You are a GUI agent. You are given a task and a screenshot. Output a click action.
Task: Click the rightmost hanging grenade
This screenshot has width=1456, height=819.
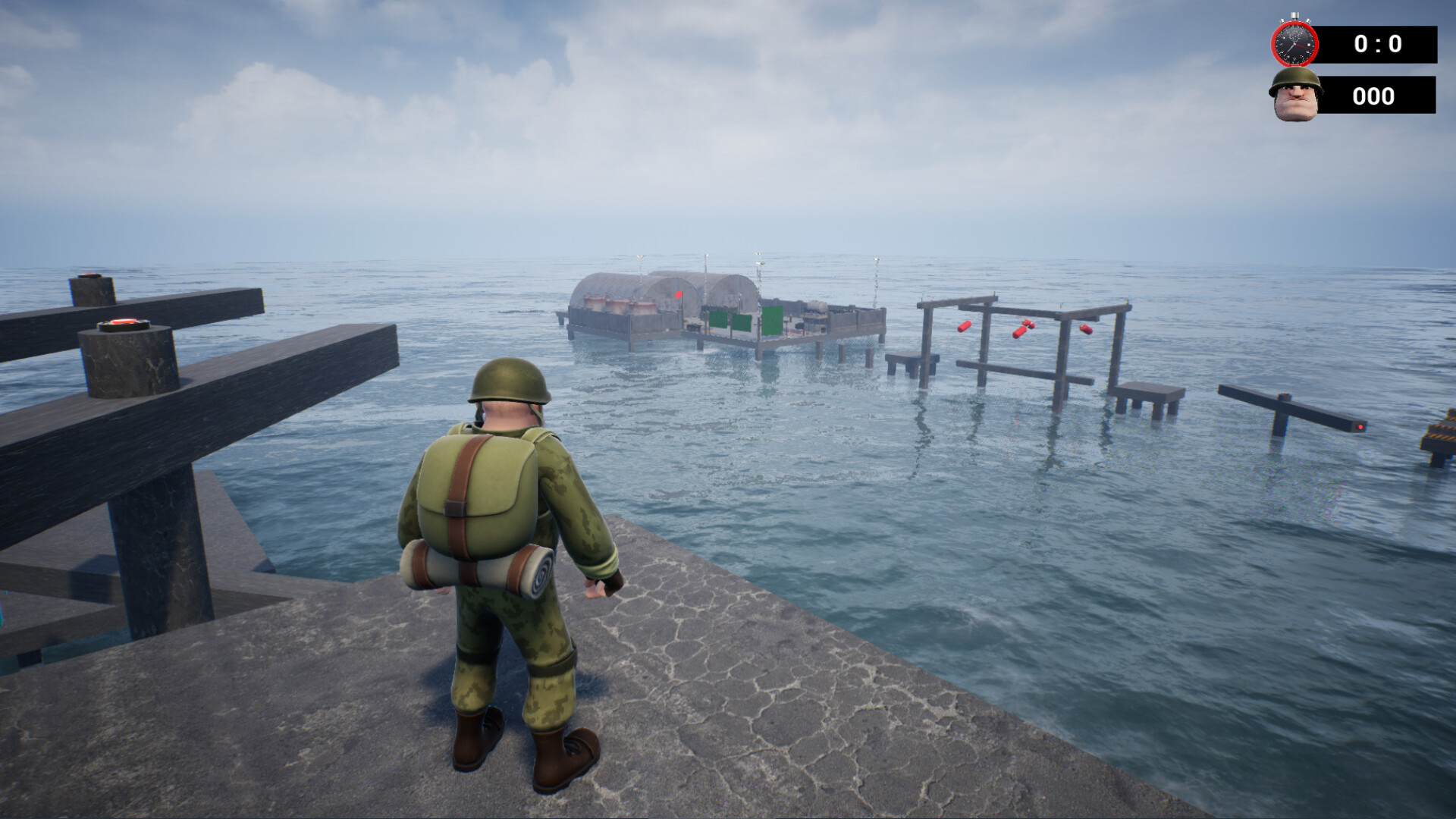tap(1086, 330)
